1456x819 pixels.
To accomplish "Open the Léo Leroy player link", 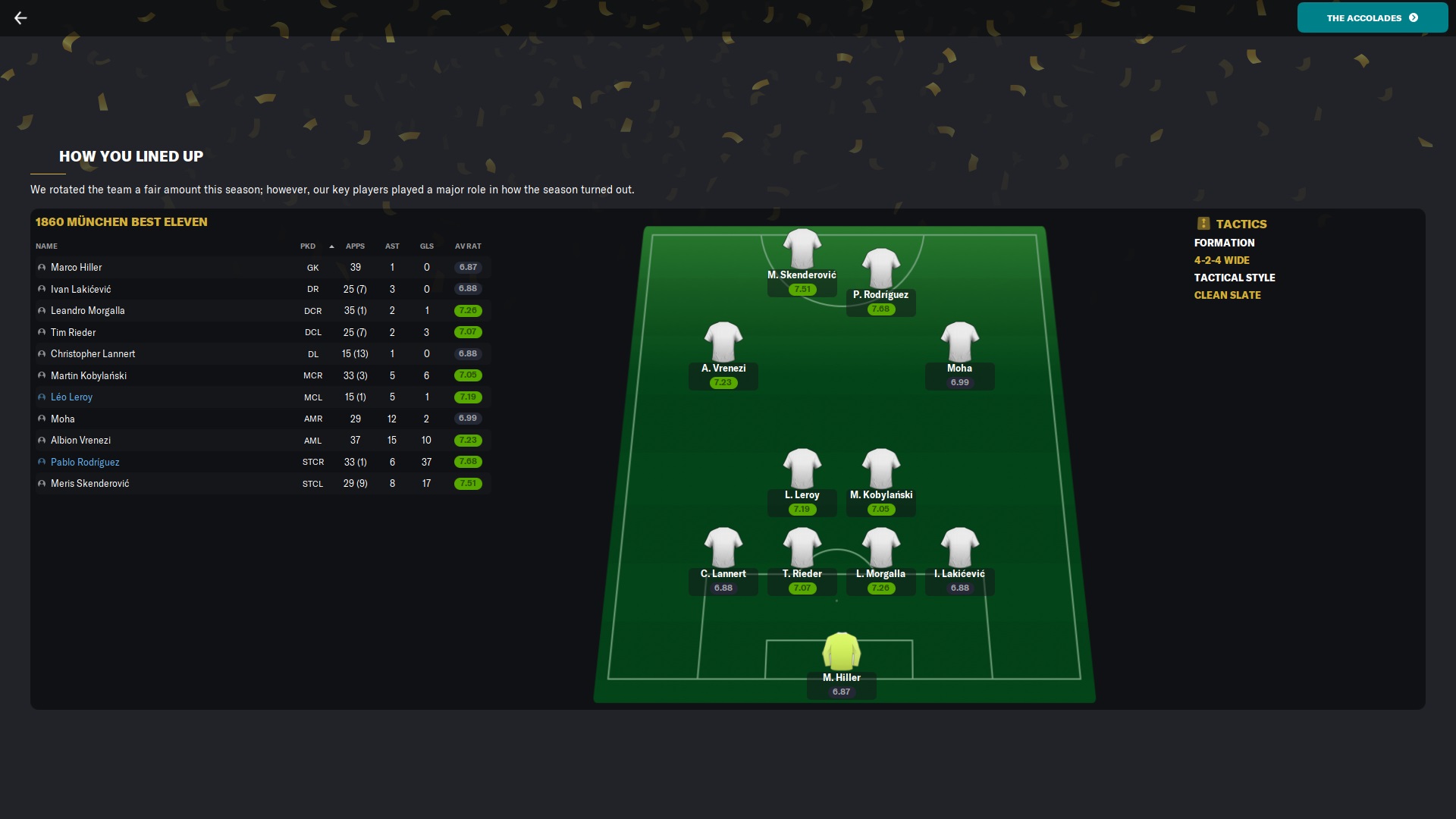I will (71, 397).
